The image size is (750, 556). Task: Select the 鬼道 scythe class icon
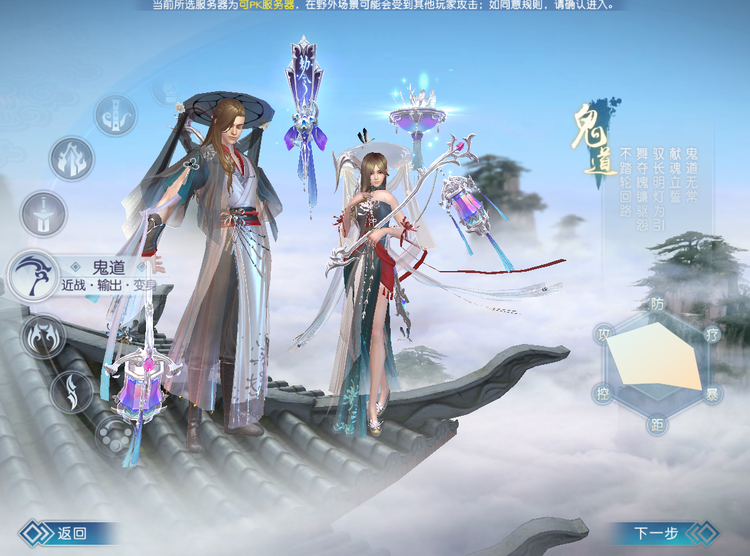tap(32, 275)
